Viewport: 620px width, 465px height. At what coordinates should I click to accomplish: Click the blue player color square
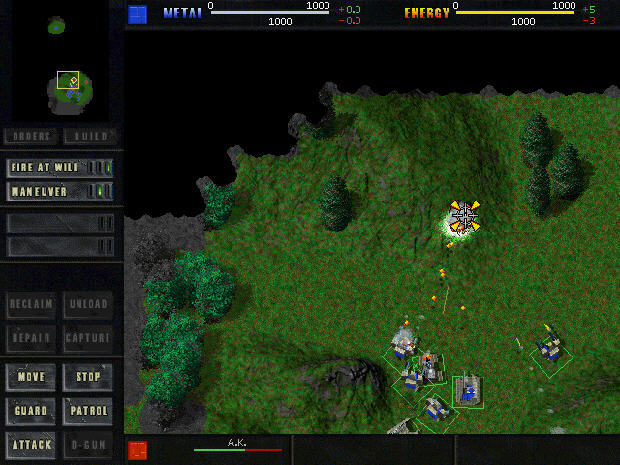138,13
